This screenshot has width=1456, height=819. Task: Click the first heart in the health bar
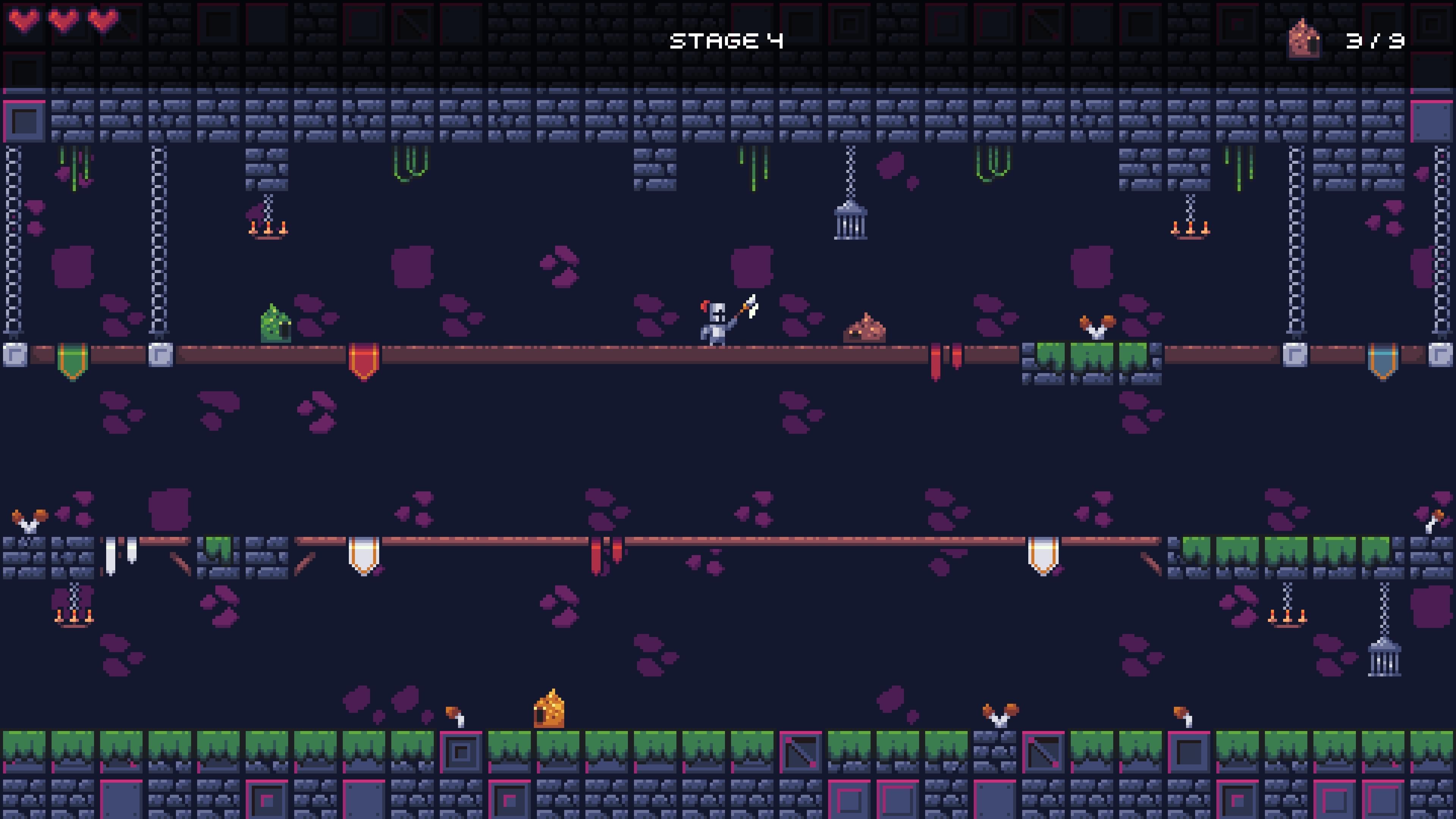tap(24, 21)
